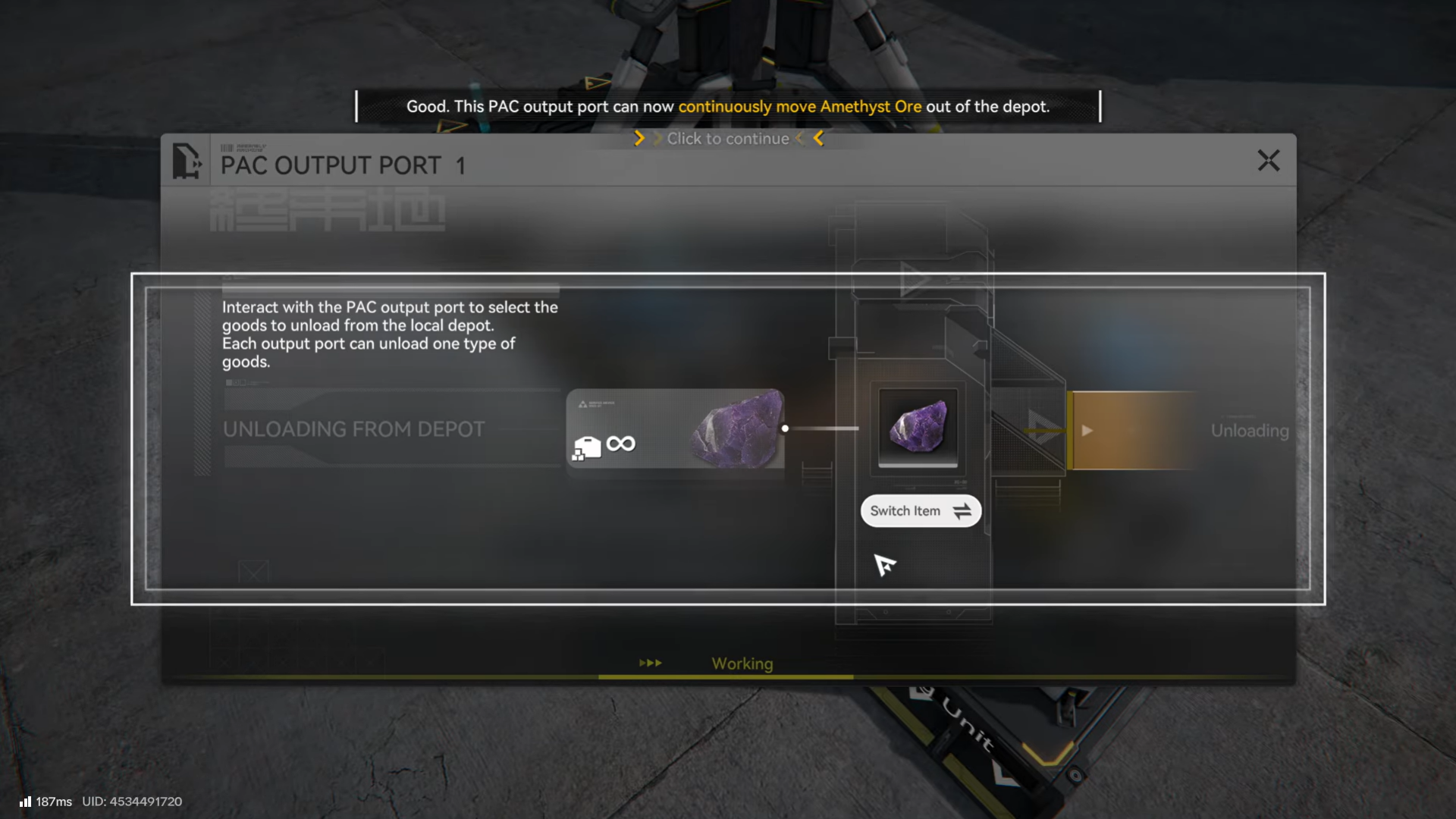Click the infinity supply symbol next to depot icon
Image resolution: width=1456 pixels, height=819 pixels.
(x=620, y=444)
